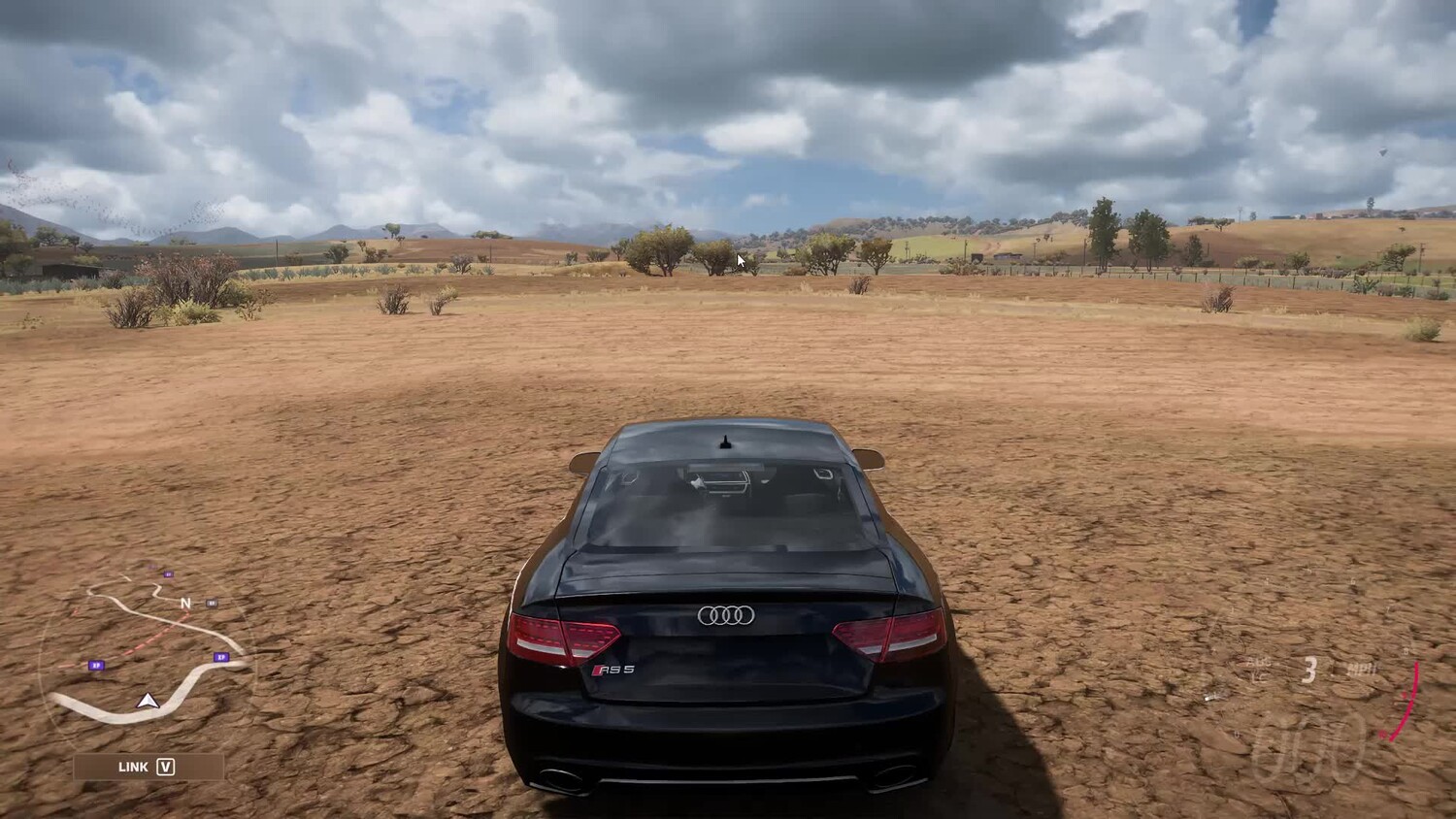The width and height of the screenshot is (1456, 819).
Task: Click the V key prompt next to LINK
Action: coord(165,767)
